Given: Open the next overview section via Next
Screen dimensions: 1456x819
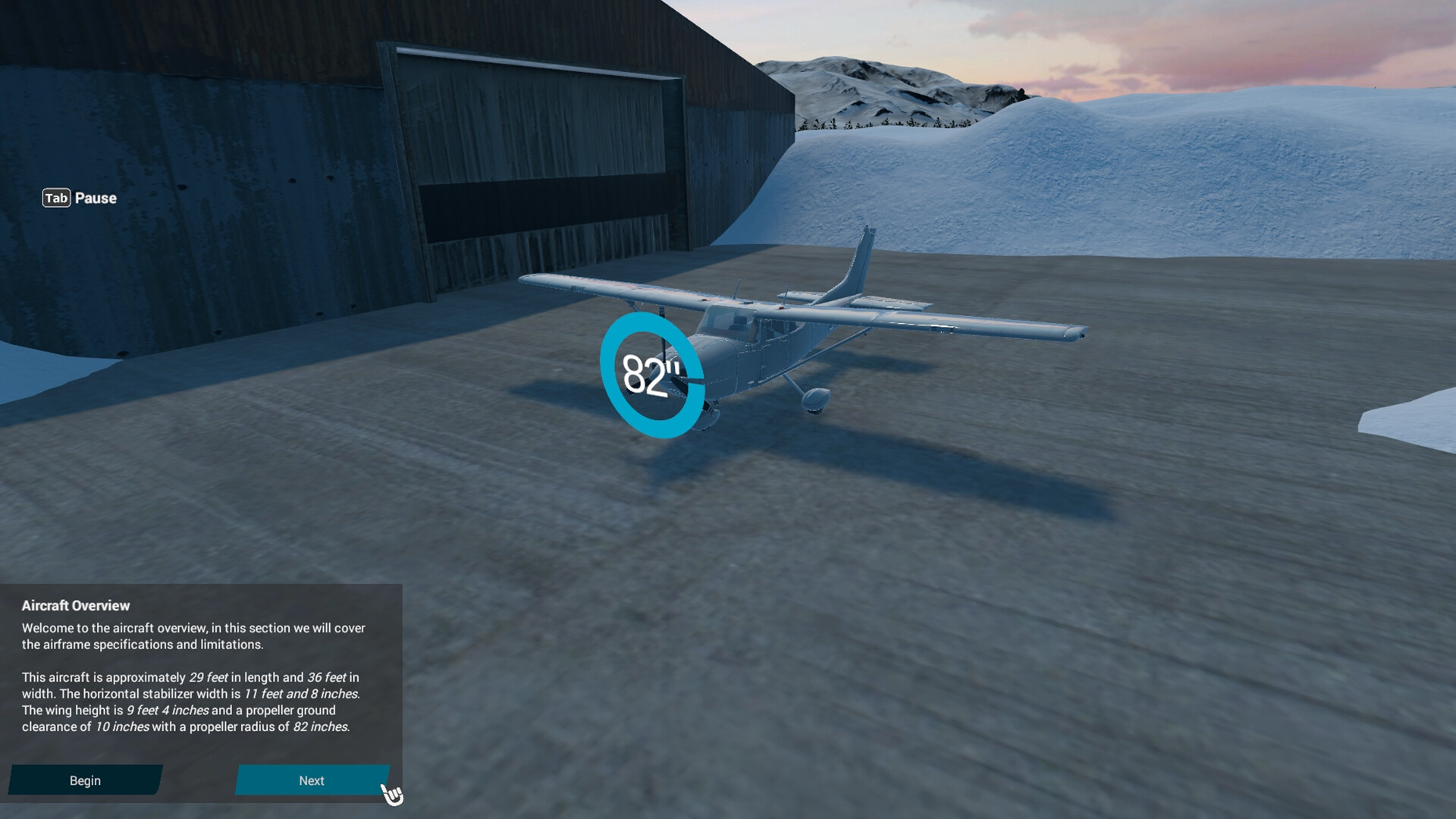Looking at the screenshot, I should [312, 780].
